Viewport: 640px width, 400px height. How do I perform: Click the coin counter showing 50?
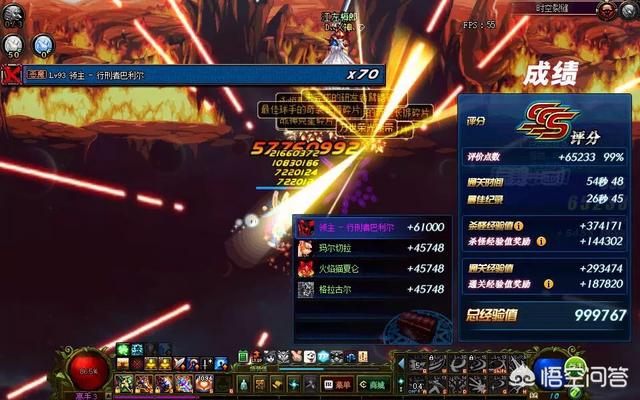click(x=15, y=44)
